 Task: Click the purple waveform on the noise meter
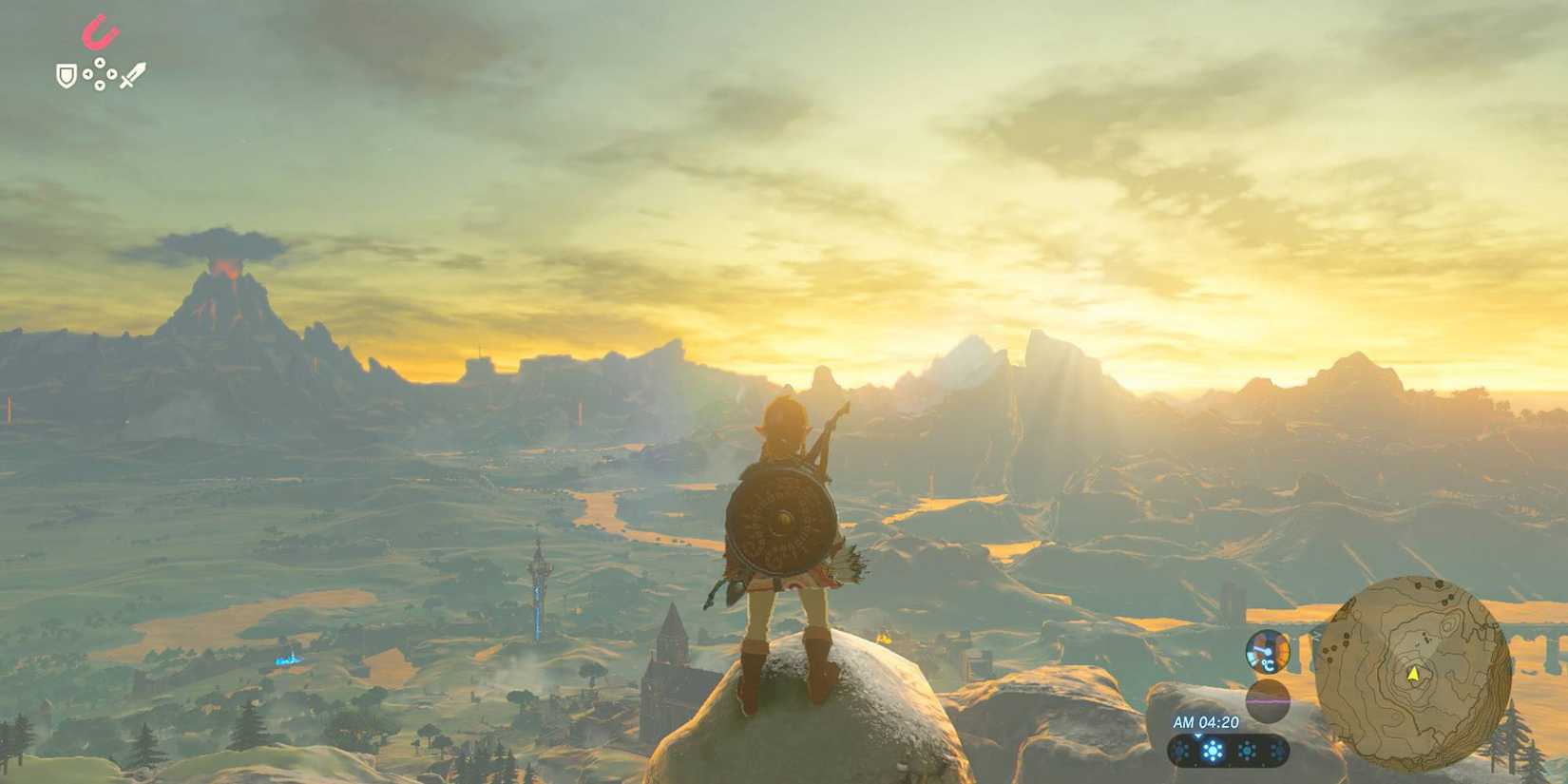tap(1269, 701)
